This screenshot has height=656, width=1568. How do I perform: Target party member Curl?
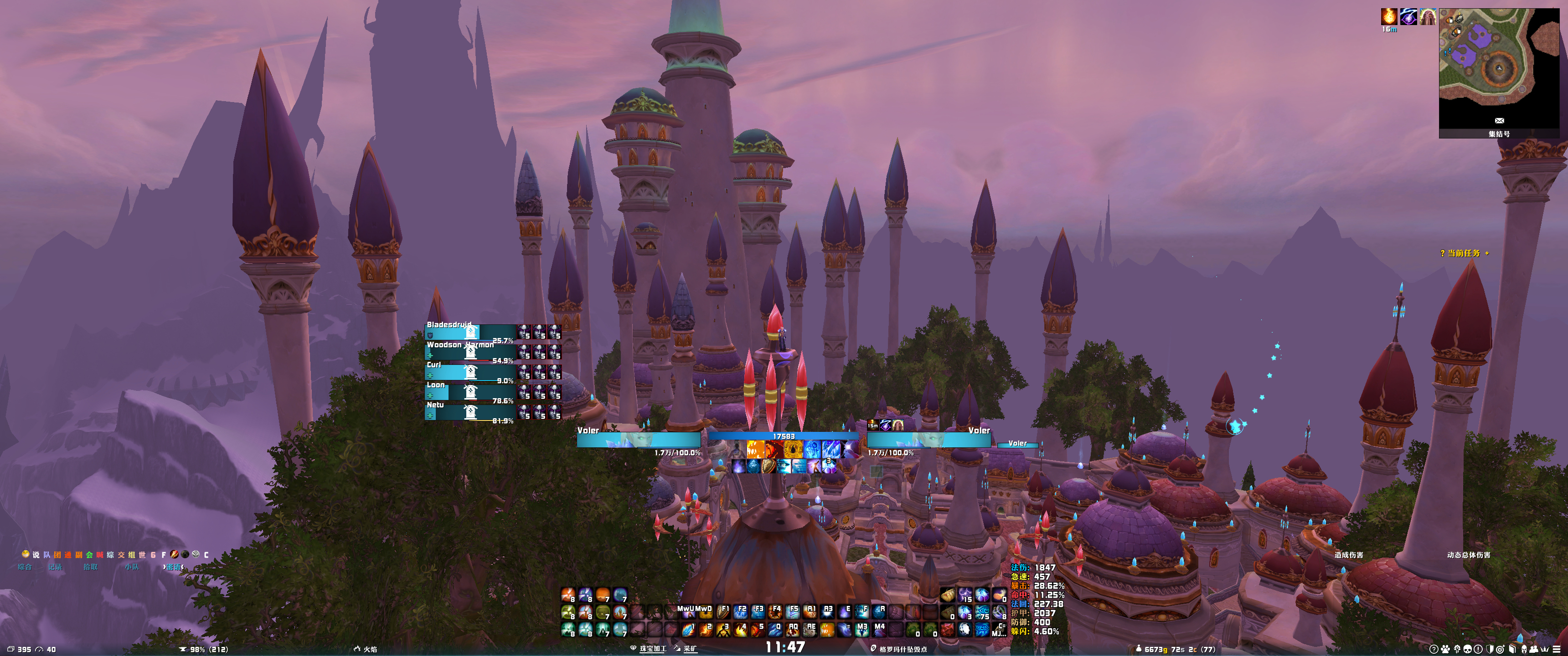pos(469,371)
